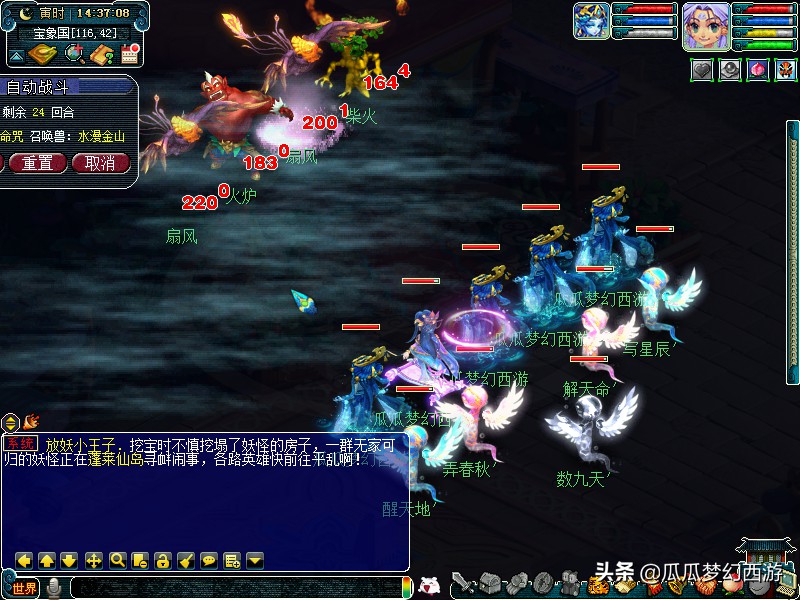The height and width of the screenshot is (600, 800).
Task: Open the purple-haired character portrait
Action: [705, 26]
